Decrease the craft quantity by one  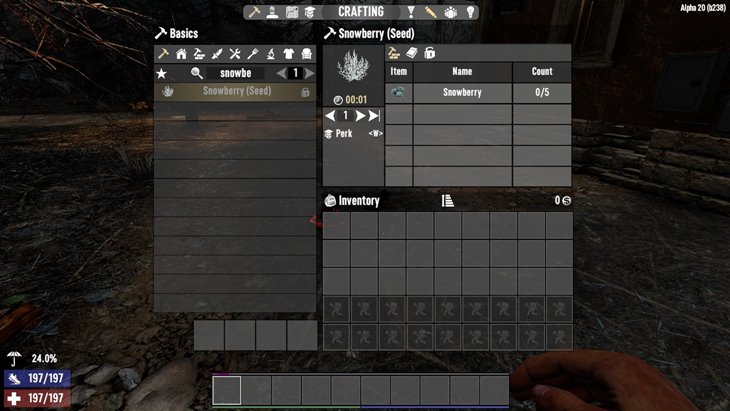click(x=331, y=116)
